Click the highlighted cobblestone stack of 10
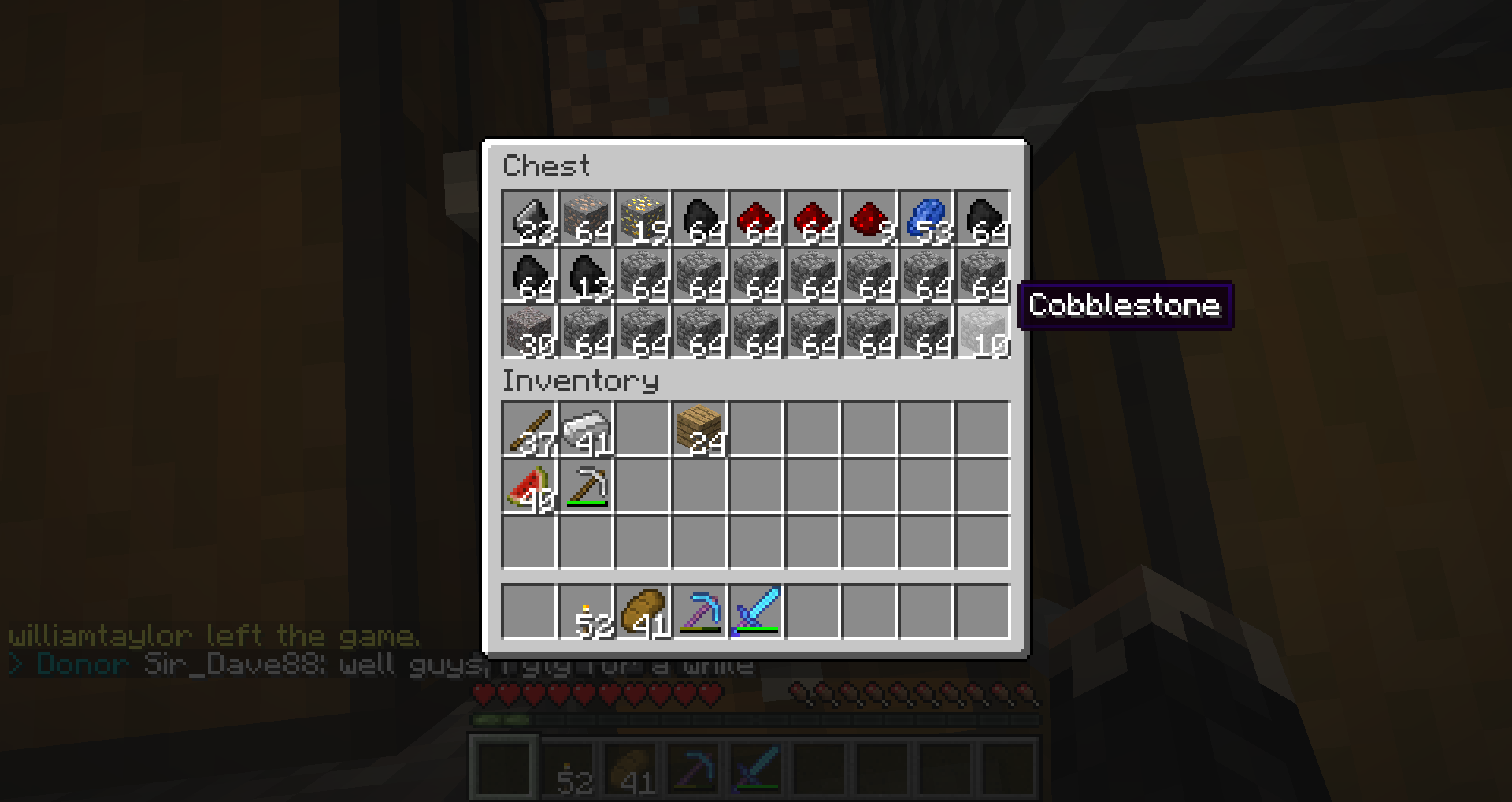Viewport: 1512px width, 802px height. click(983, 332)
